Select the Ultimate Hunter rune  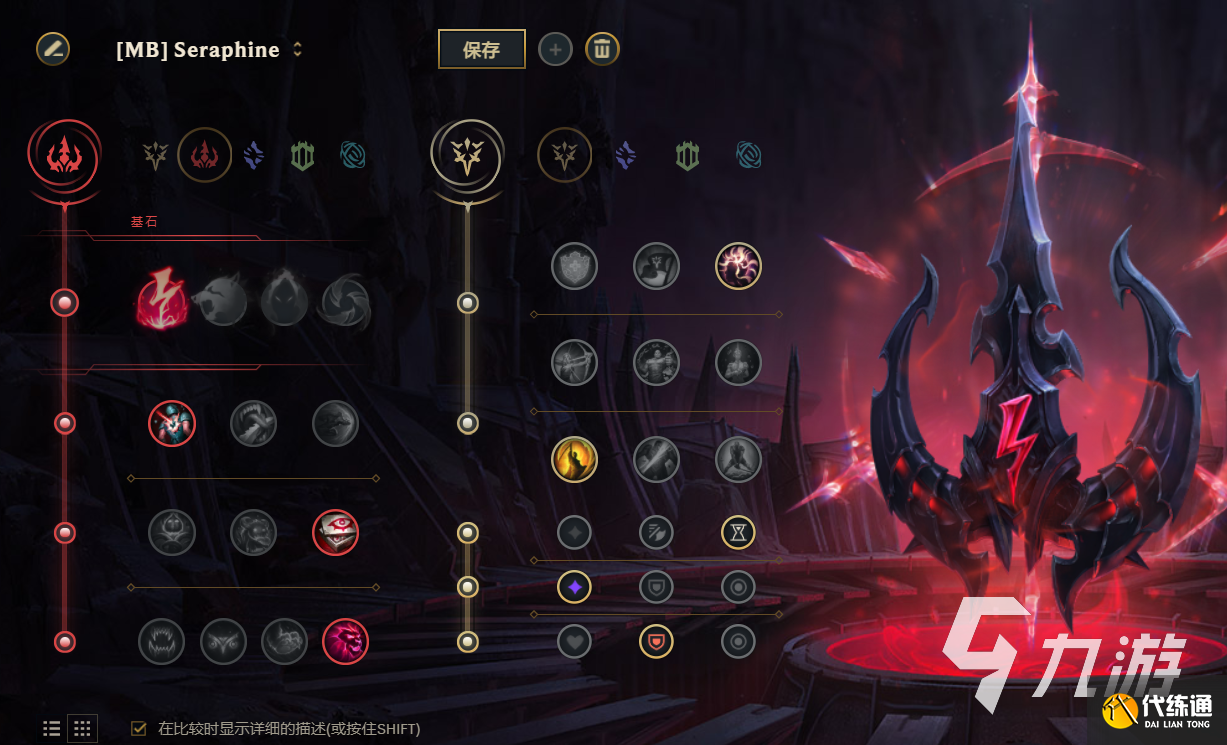[x=346, y=641]
